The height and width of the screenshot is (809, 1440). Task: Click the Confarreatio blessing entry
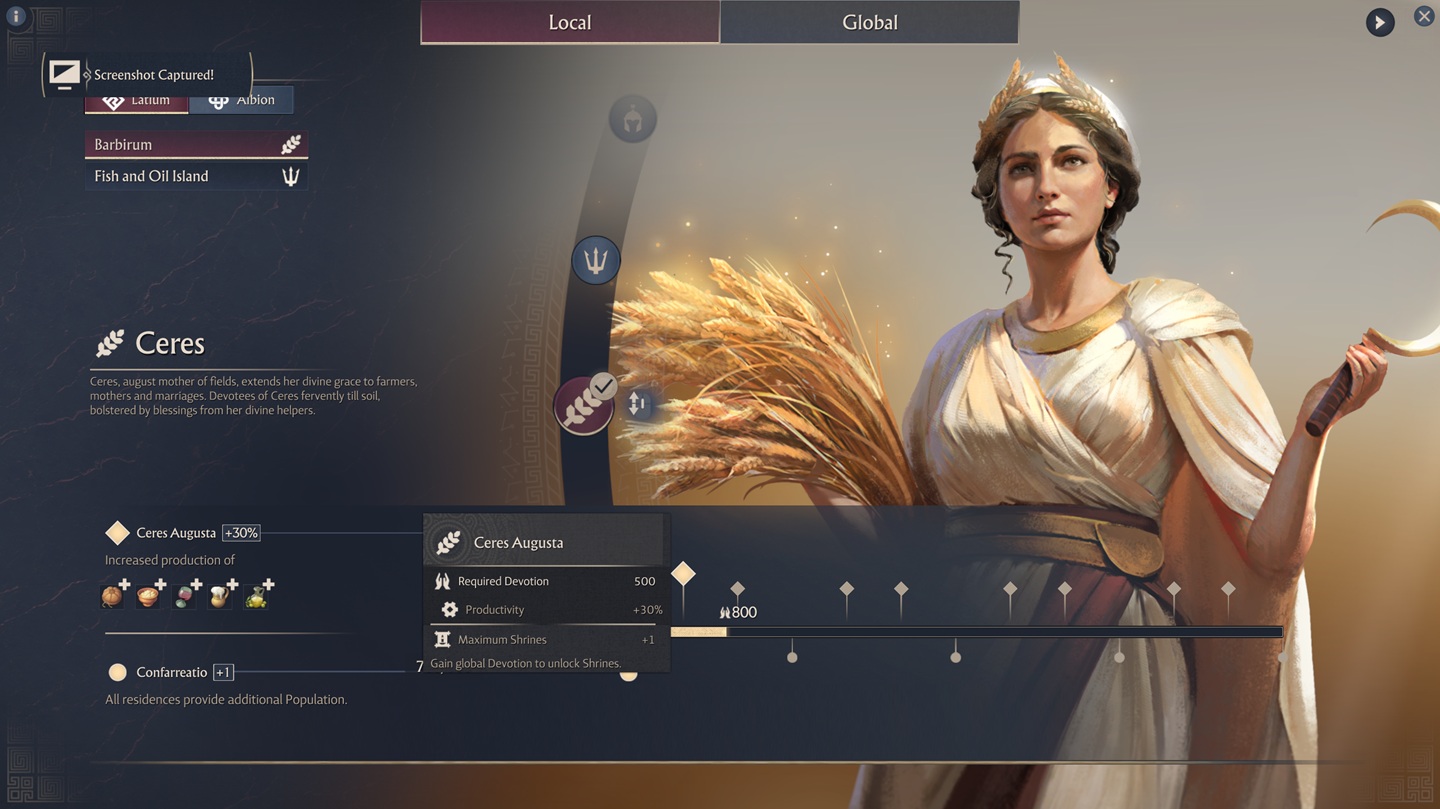171,672
